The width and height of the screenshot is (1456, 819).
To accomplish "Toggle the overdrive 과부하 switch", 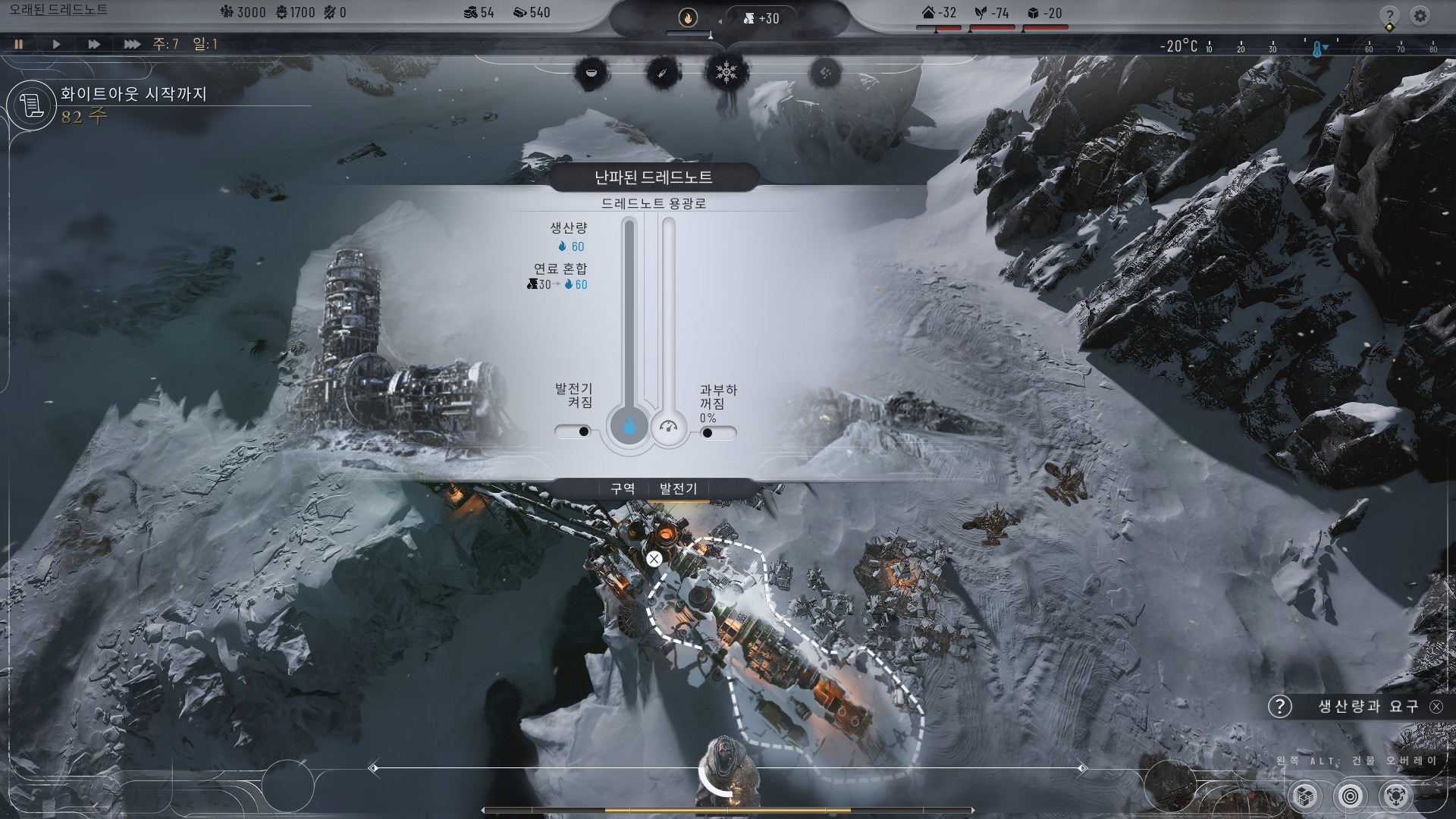I will pos(717,433).
